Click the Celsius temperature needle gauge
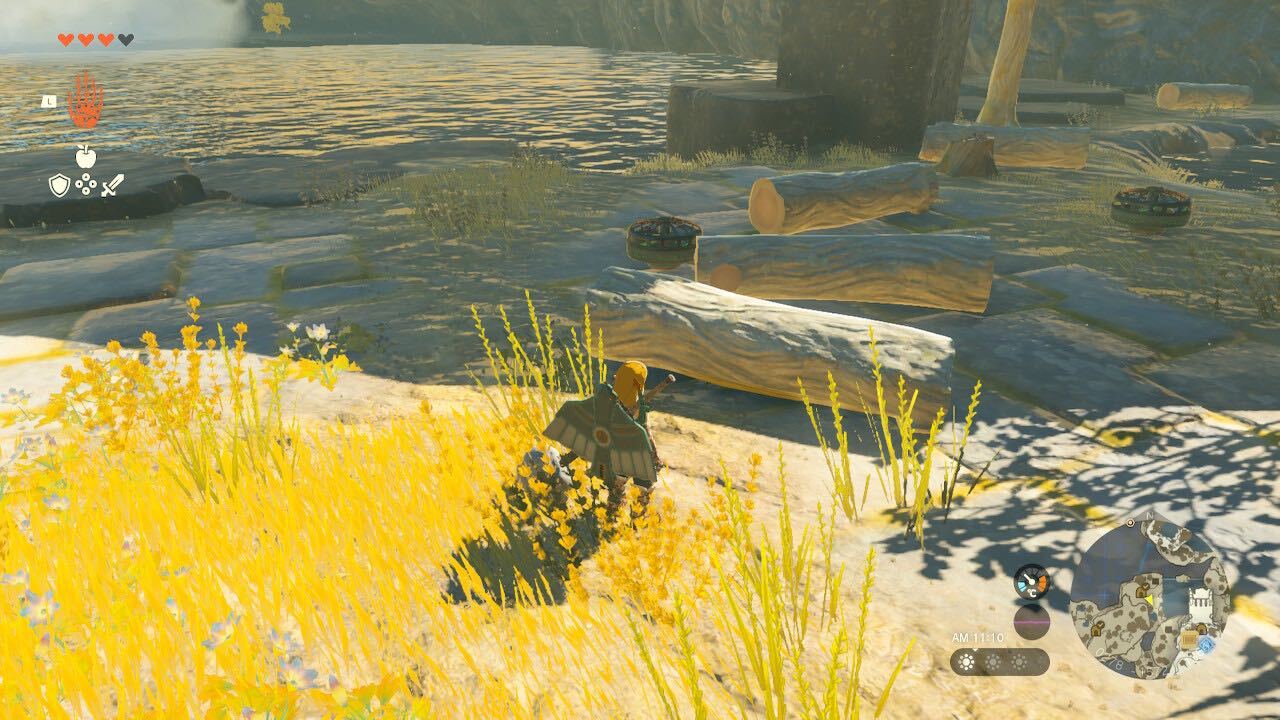 [1031, 581]
